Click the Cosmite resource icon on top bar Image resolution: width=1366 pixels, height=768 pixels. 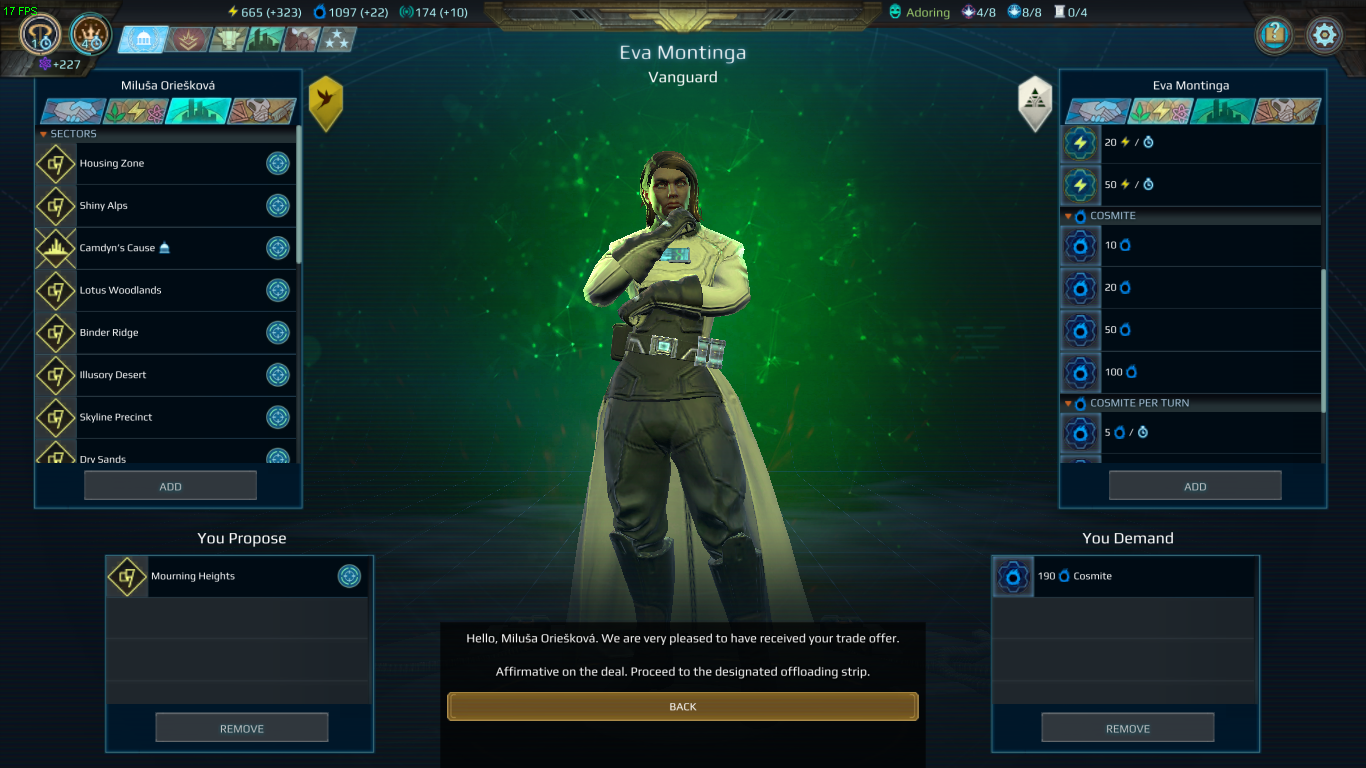coord(318,11)
